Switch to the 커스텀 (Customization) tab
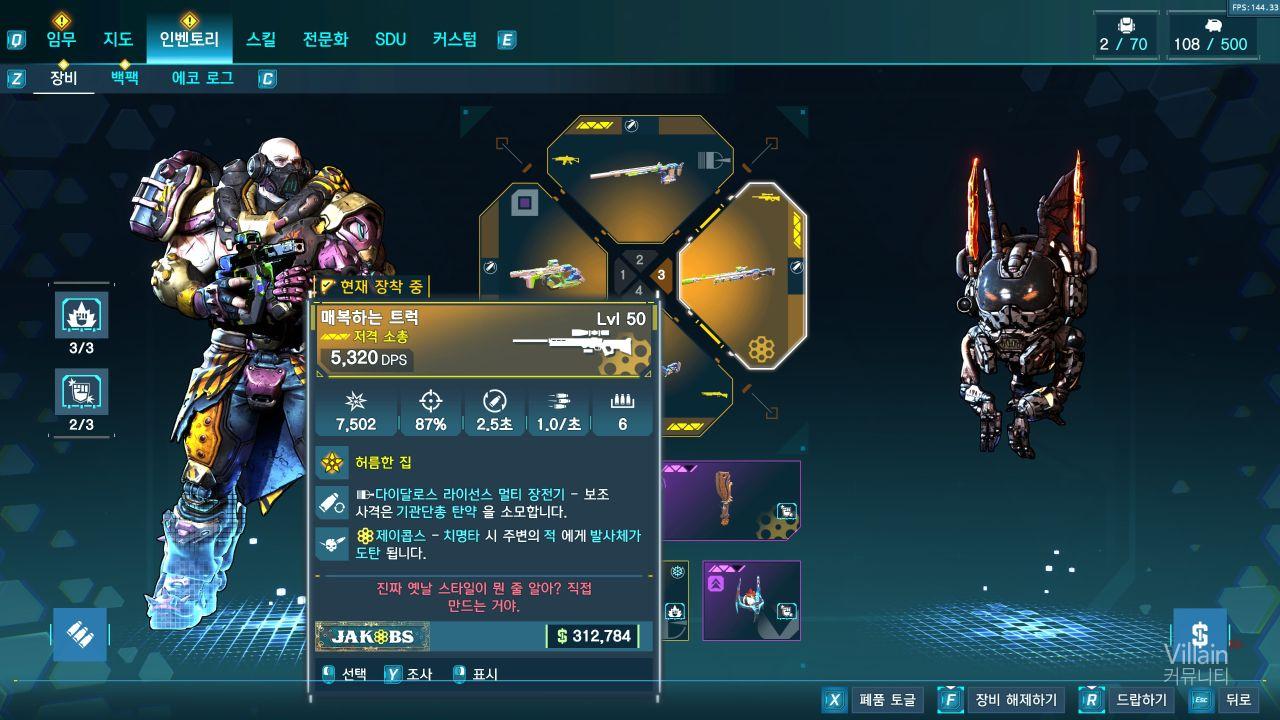1280x720 pixels. tap(455, 40)
